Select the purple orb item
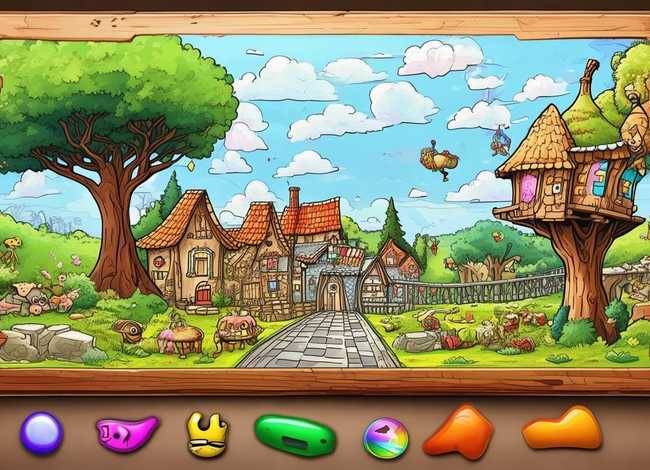Viewport: 650px width, 470px height. coord(41,433)
